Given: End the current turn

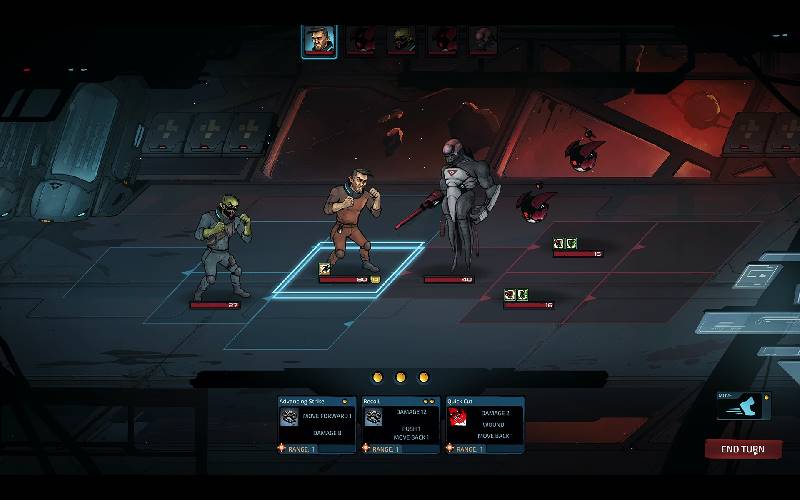Looking at the screenshot, I should click(x=743, y=449).
